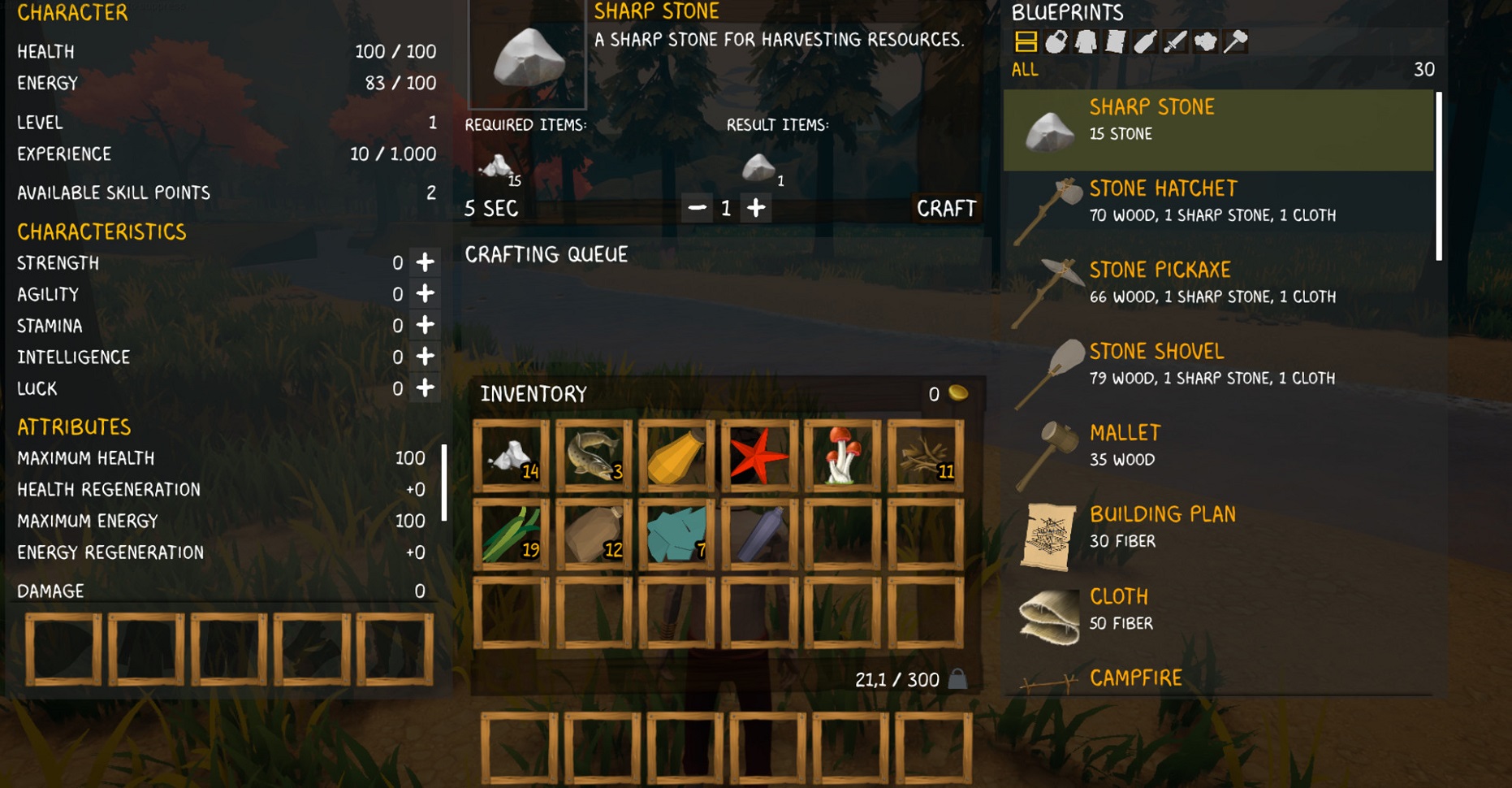
Task: Decrease the craft quantity by one
Action: pos(697,209)
